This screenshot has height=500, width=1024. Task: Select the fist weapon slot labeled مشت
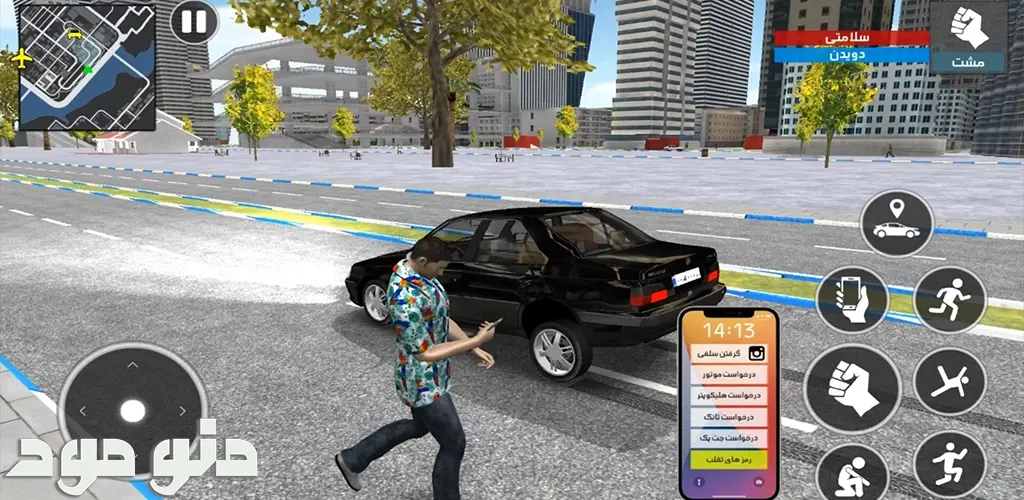click(x=966, y=37)
